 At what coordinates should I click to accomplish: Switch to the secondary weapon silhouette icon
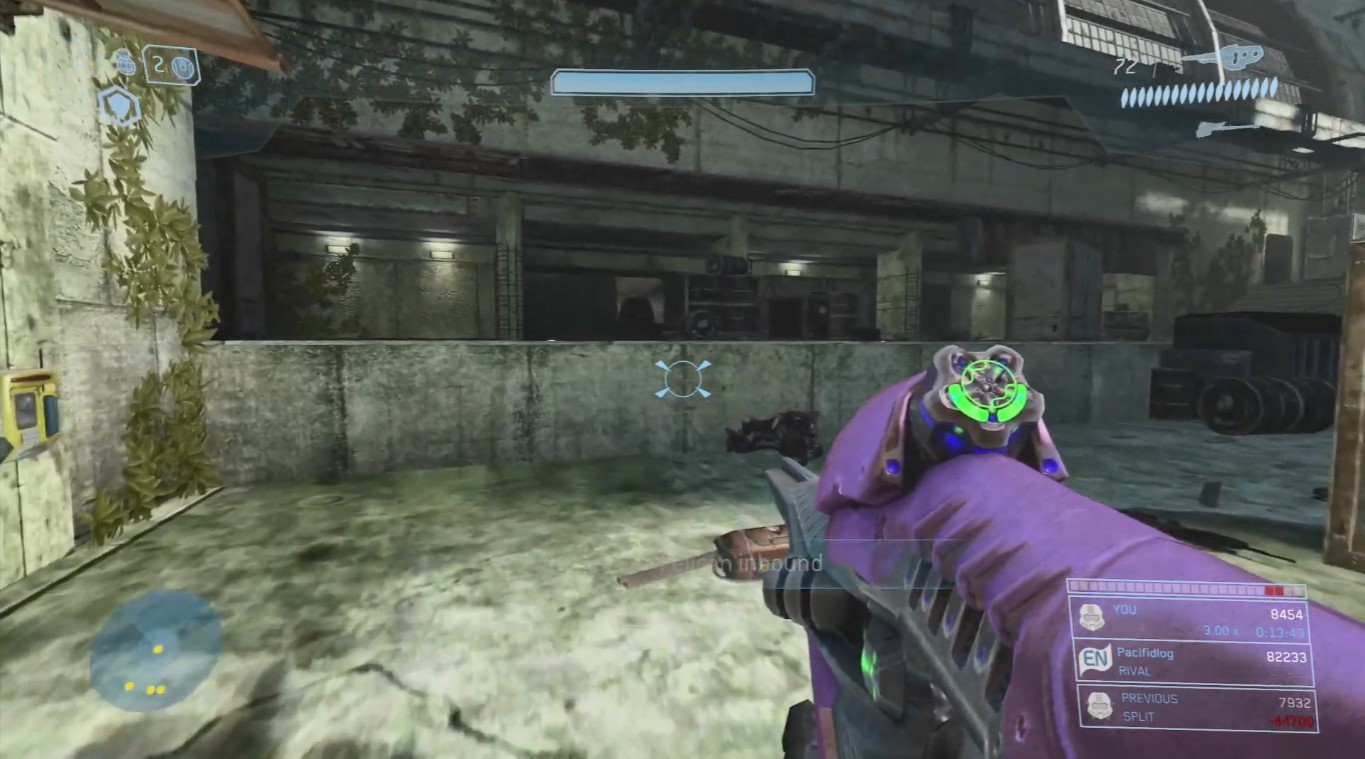point(1226,128)
